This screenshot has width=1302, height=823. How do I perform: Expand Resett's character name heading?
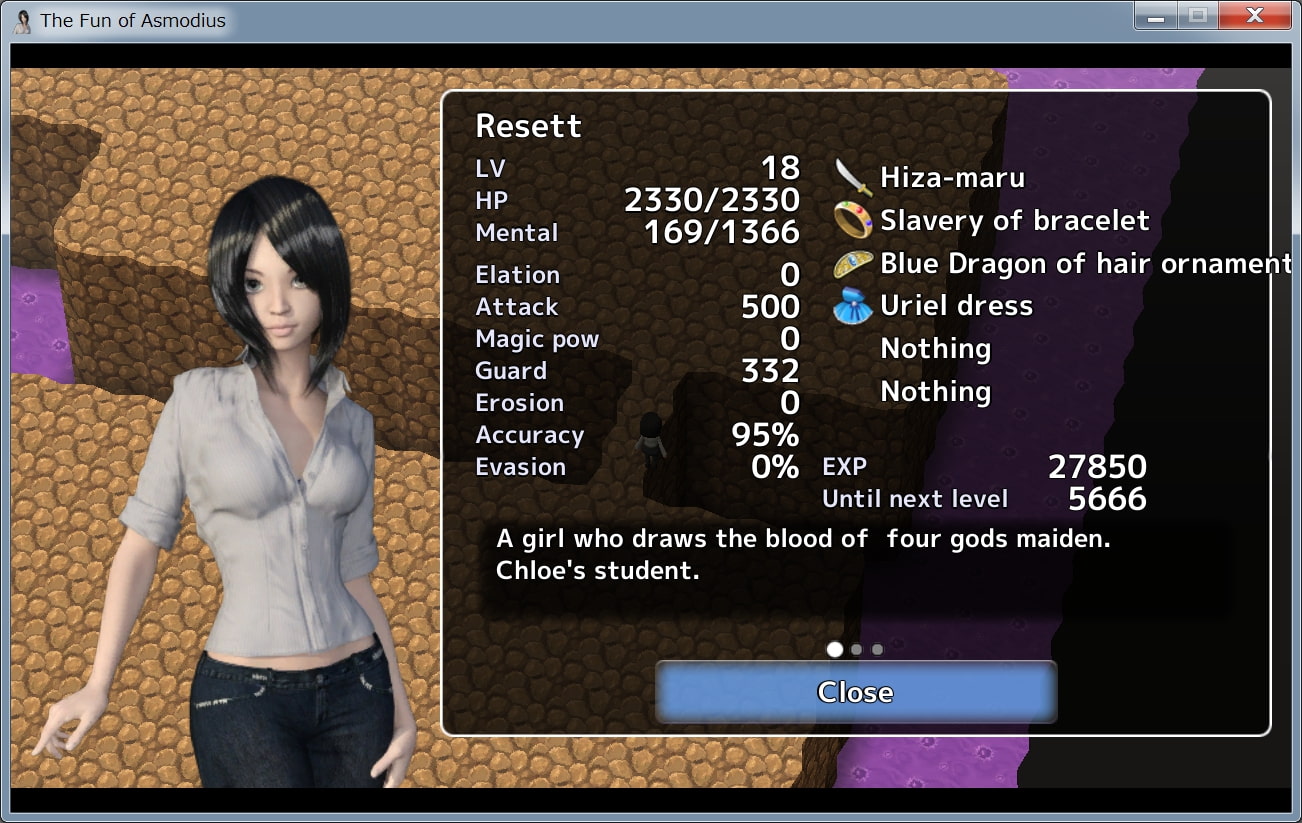point(529,127)
